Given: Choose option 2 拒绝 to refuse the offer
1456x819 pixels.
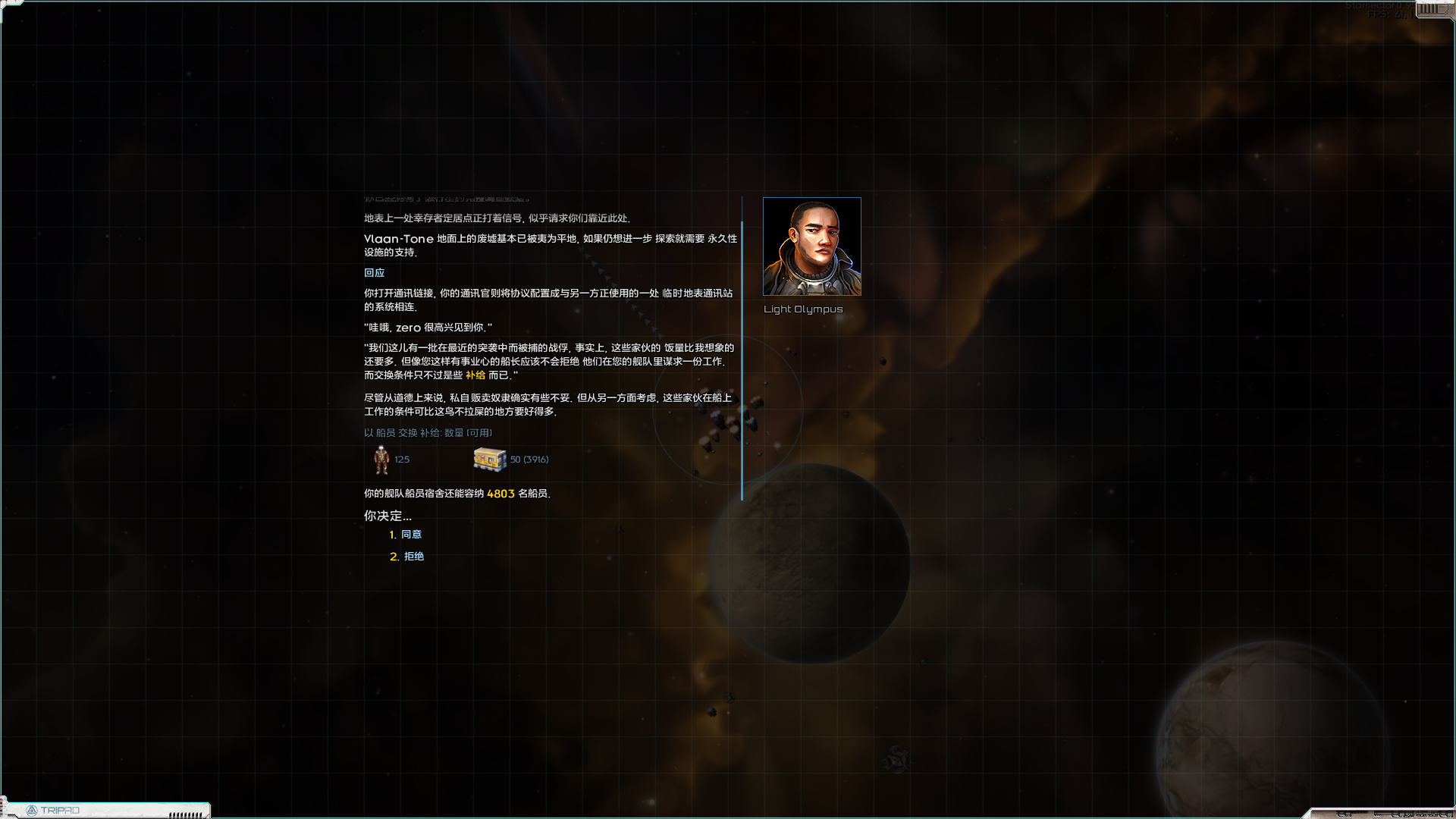Looking at the screenshot, I should 414,556.
